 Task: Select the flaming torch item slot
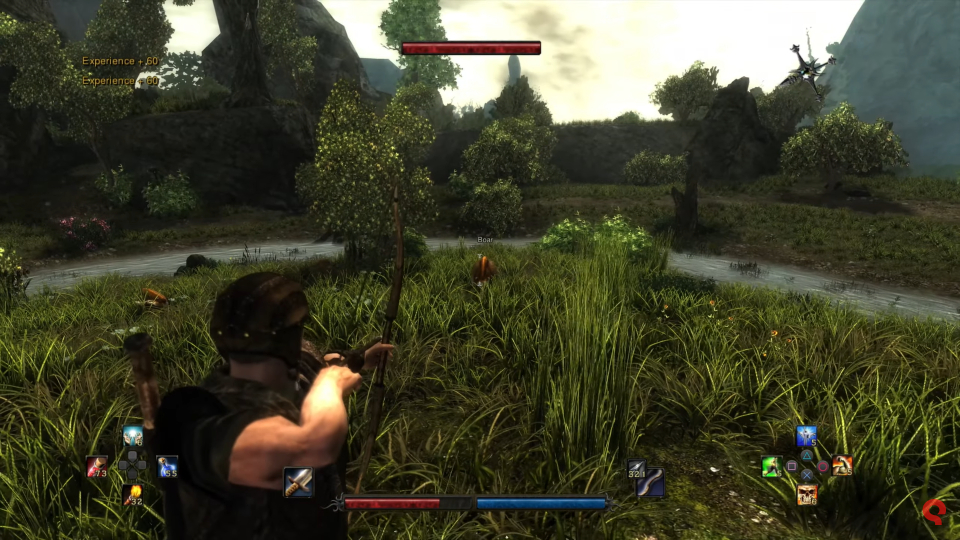(132, 494)
